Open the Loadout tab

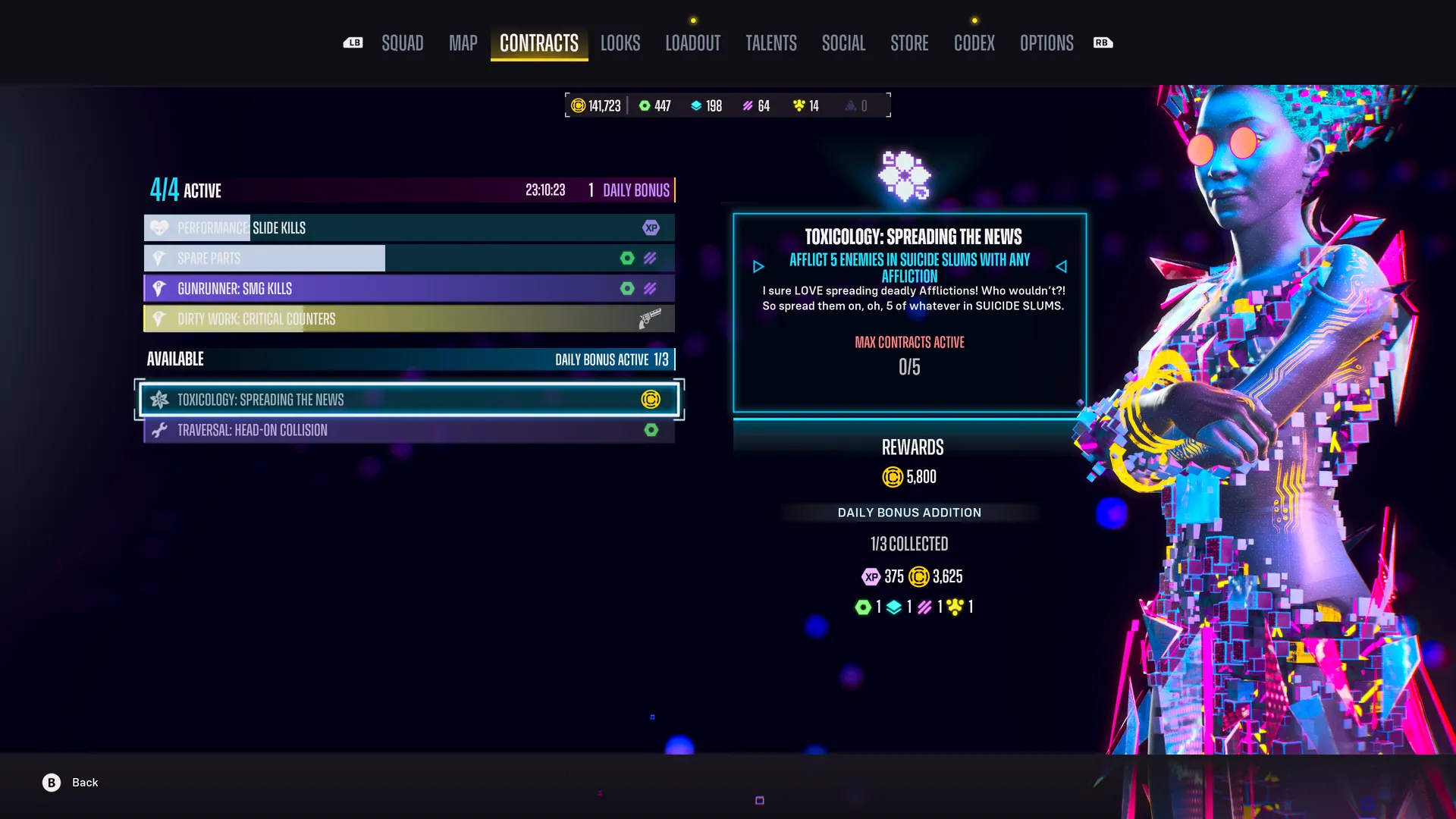click(x=692, y=43)
